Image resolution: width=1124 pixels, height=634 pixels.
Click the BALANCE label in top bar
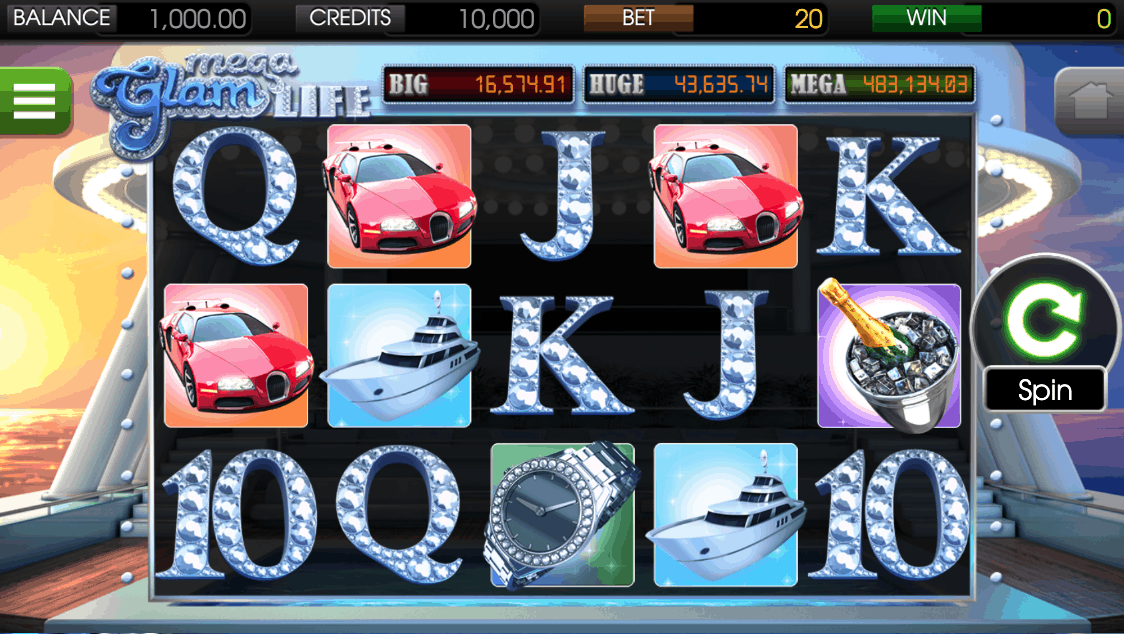[x=61, y=18]
